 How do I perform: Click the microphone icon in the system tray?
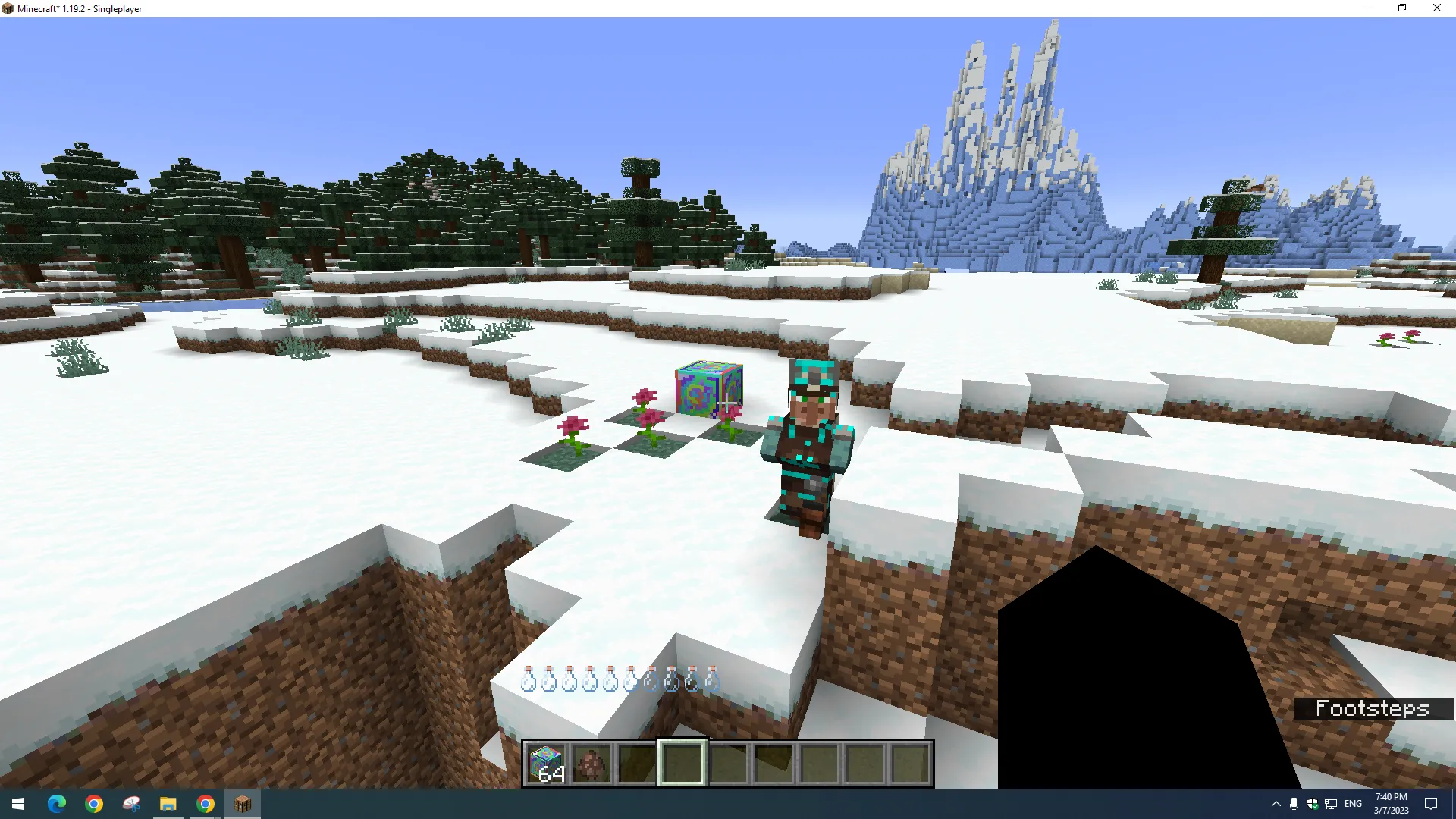point(1293,803)
